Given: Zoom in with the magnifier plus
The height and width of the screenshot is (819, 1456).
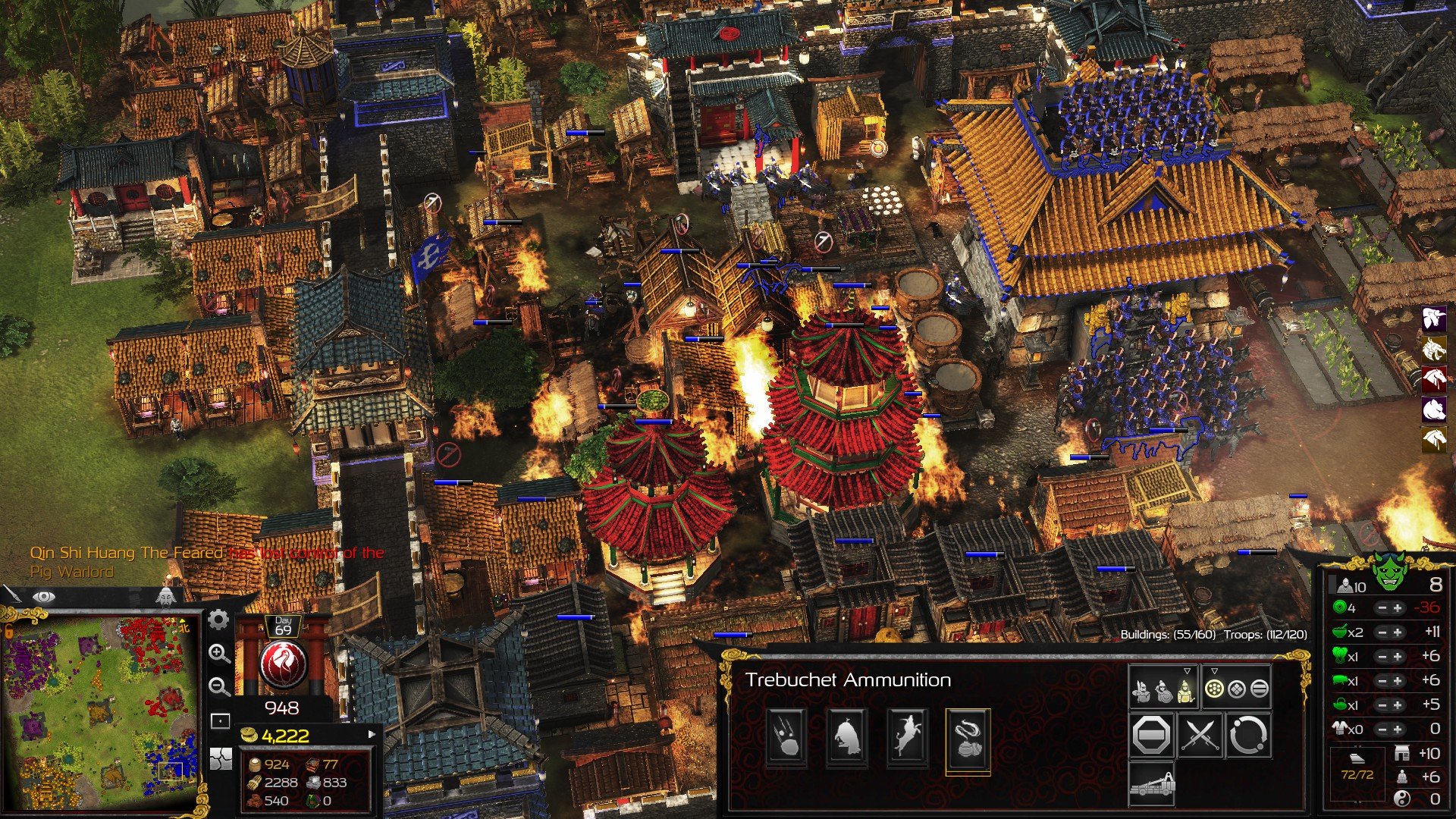Looking at the screenshot, I should pyautogui.click(x=219, y=654).
